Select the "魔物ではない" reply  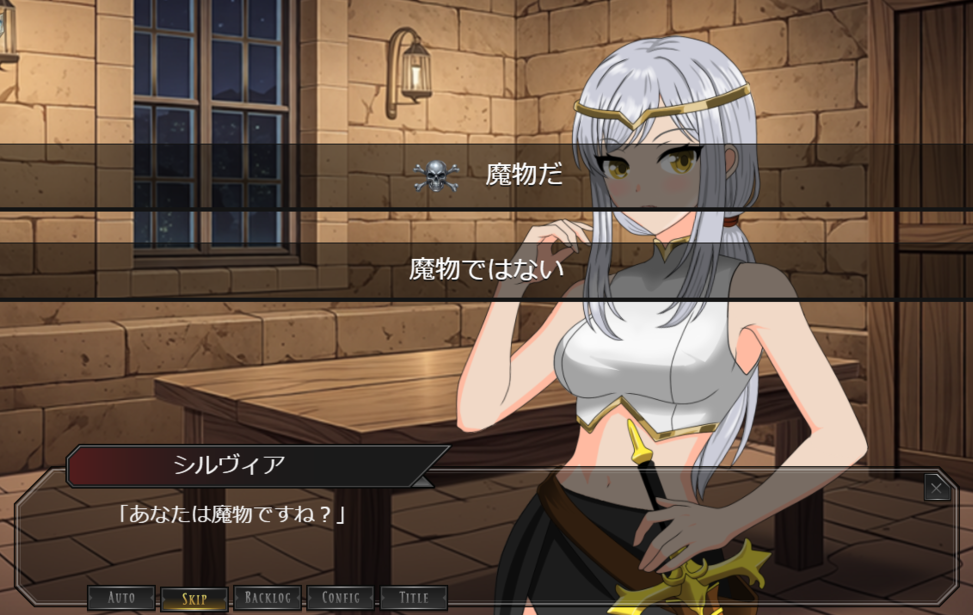click(486, 269)
